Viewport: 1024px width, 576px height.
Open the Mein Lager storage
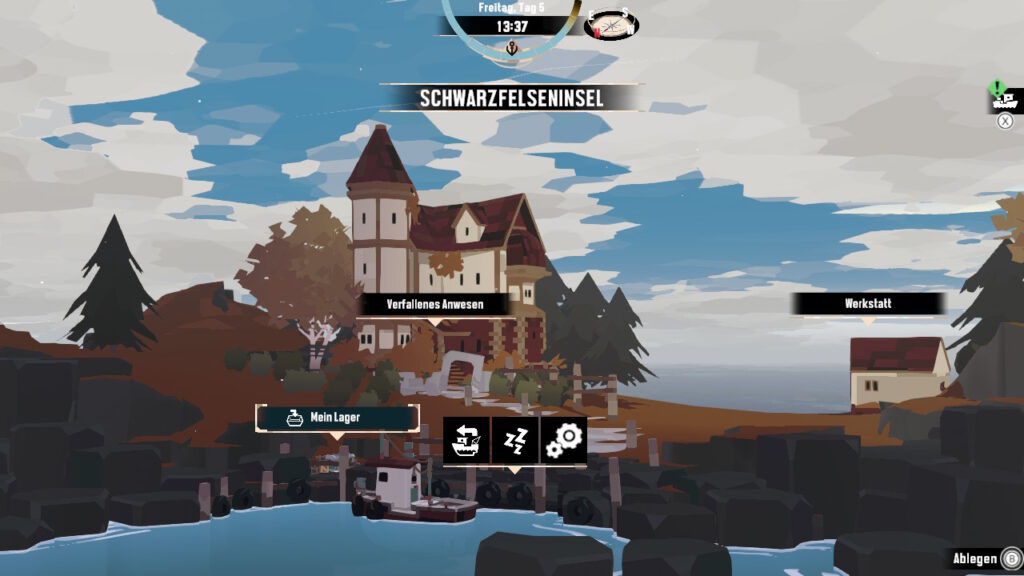click(x=337, y=418)
